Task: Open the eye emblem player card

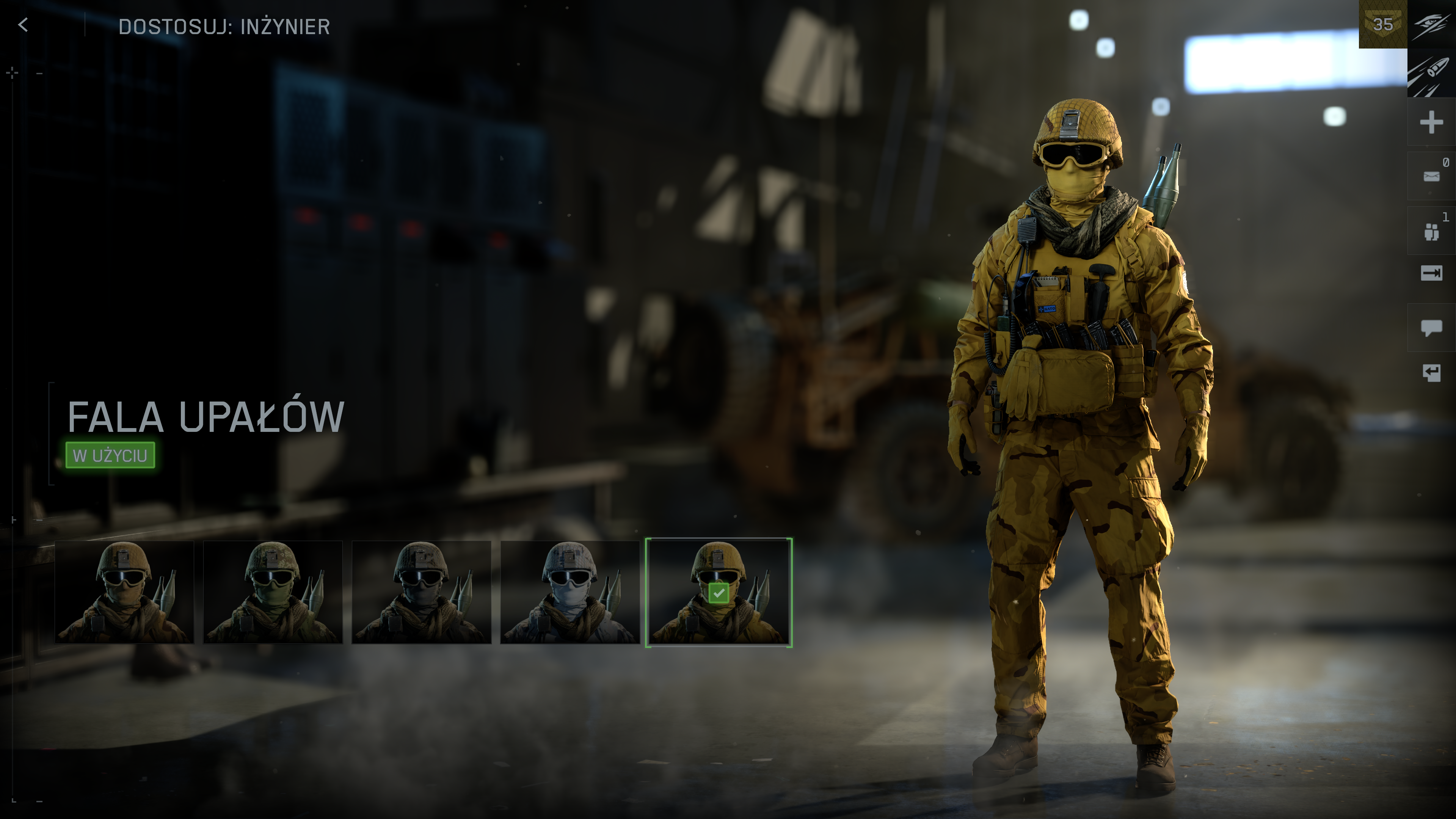Action: click(x=1431, y=24)
